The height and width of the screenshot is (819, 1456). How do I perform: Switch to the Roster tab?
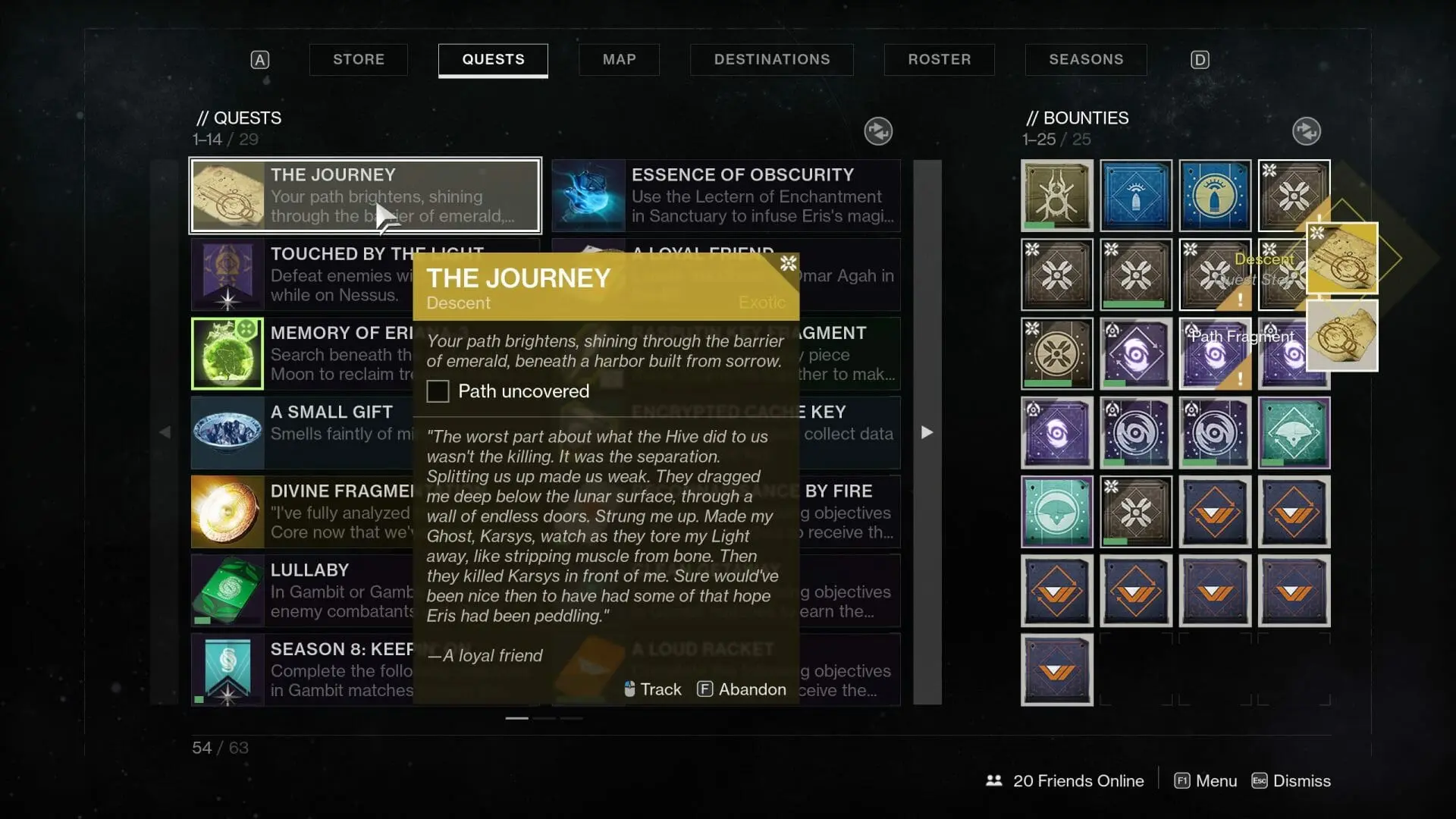939,59
